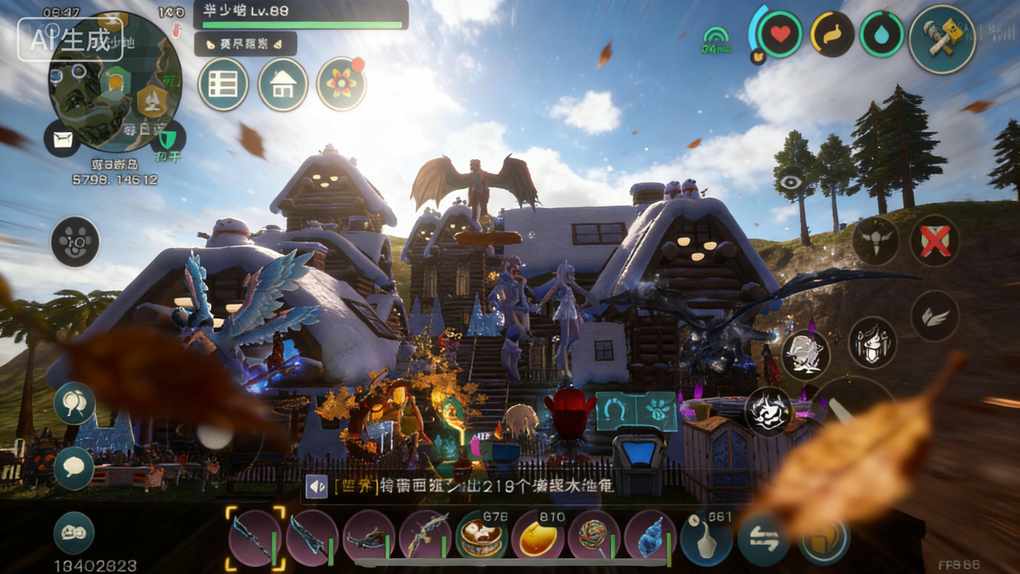Open the hammer build and craft menu

[942, 39]
